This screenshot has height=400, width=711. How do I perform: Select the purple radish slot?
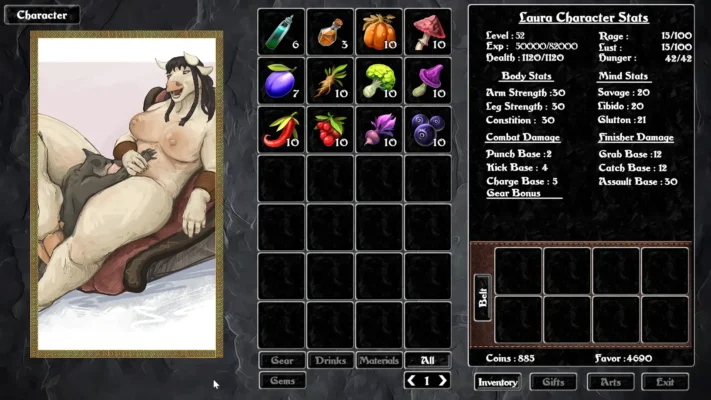(379, 130)
